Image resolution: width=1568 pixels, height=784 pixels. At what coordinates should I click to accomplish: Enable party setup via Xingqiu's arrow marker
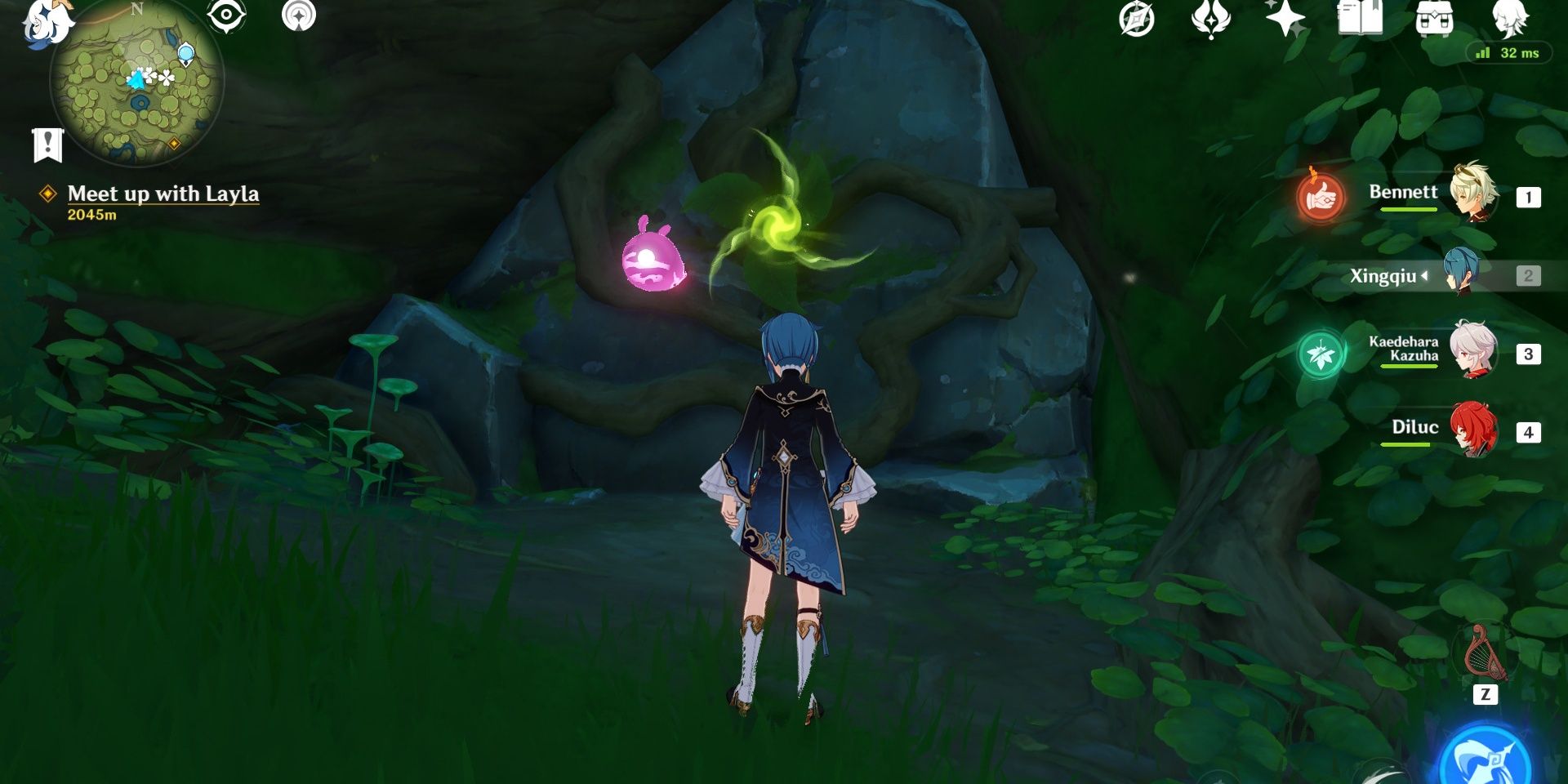[1426, 275]
